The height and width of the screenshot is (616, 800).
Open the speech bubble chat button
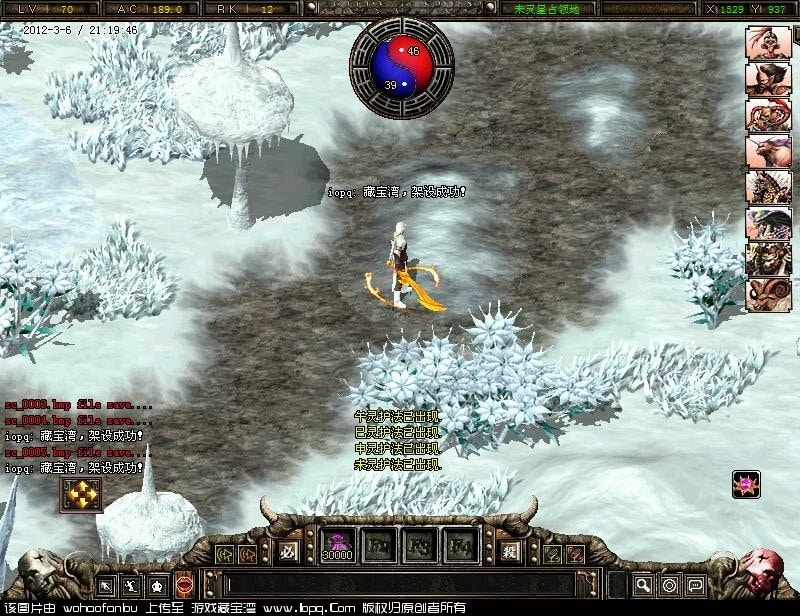click(x=696, y=585)
